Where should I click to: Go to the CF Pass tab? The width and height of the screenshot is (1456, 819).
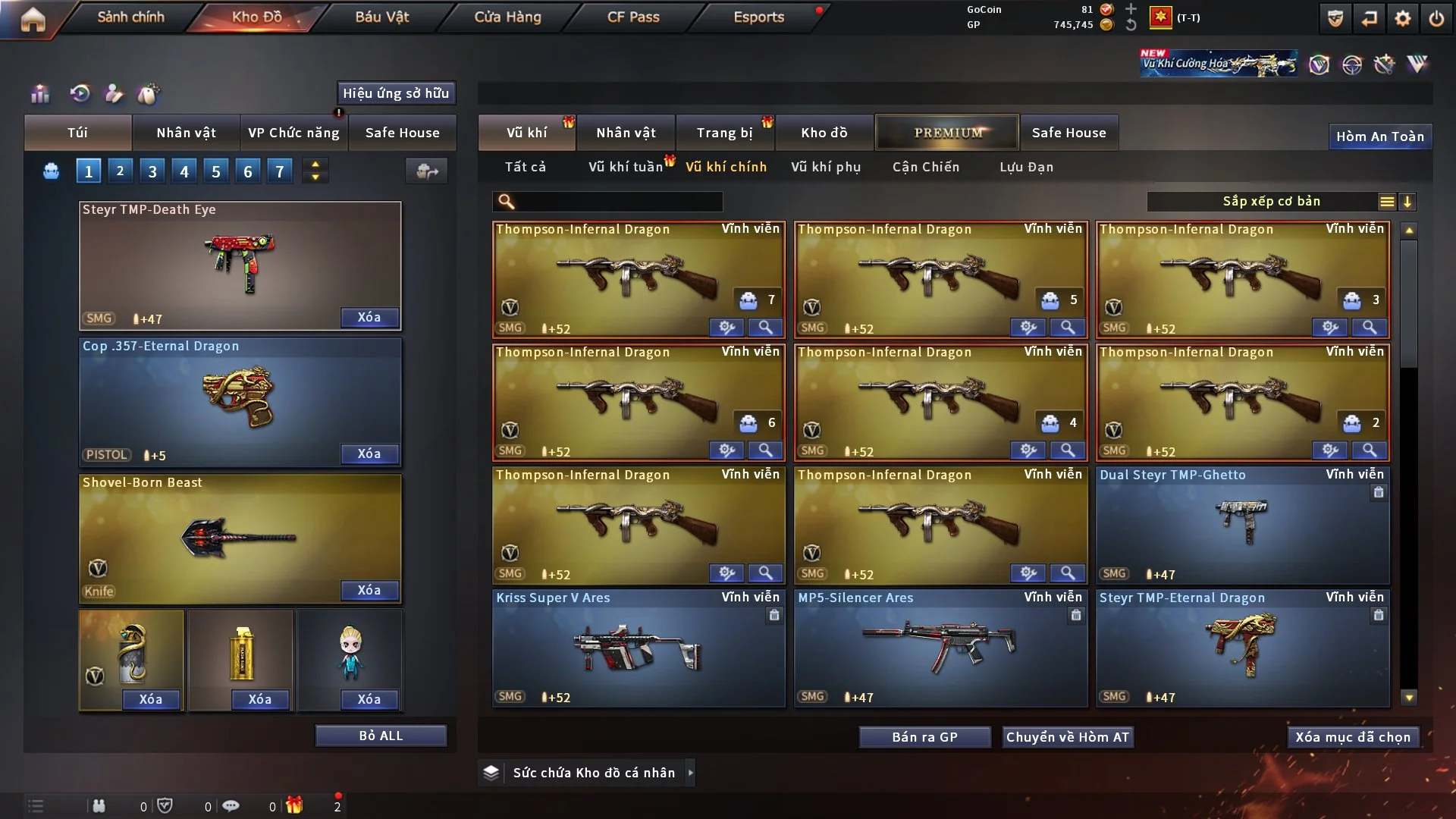[633, 17]
